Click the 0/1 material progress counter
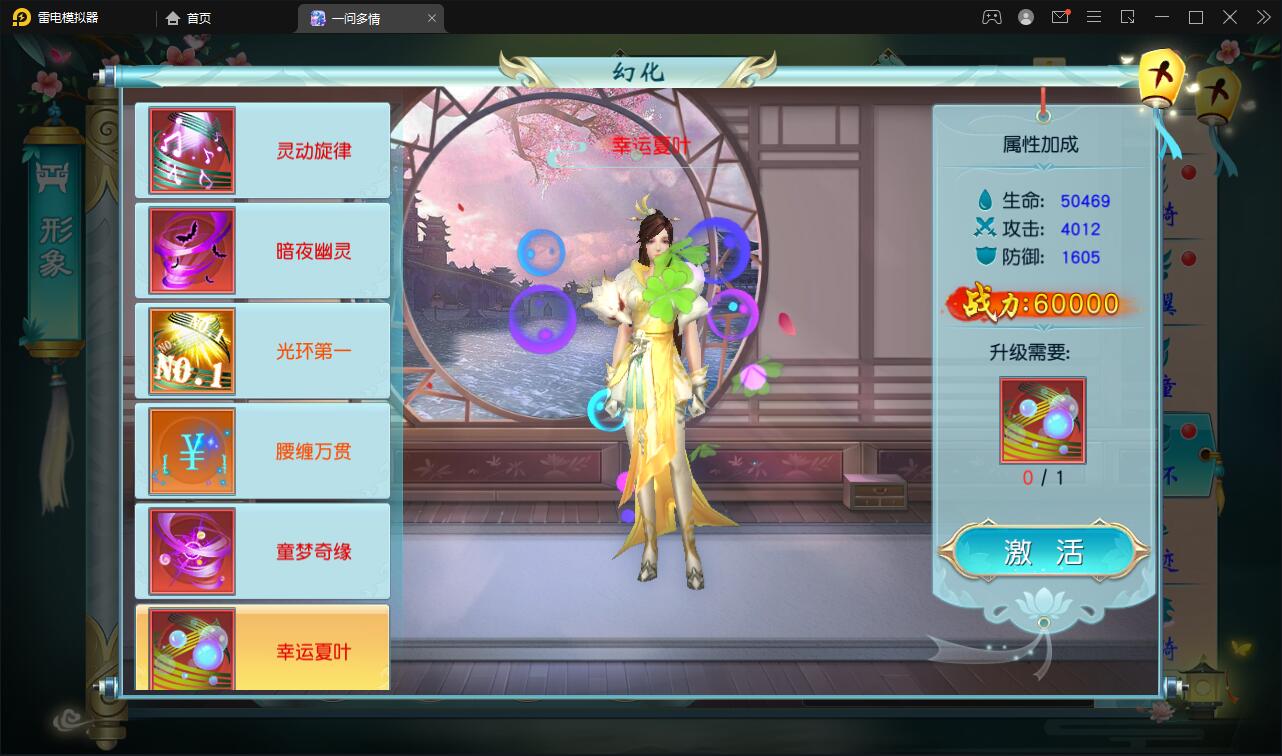This screenshot has height=756, width=1282. (1043, 475)
